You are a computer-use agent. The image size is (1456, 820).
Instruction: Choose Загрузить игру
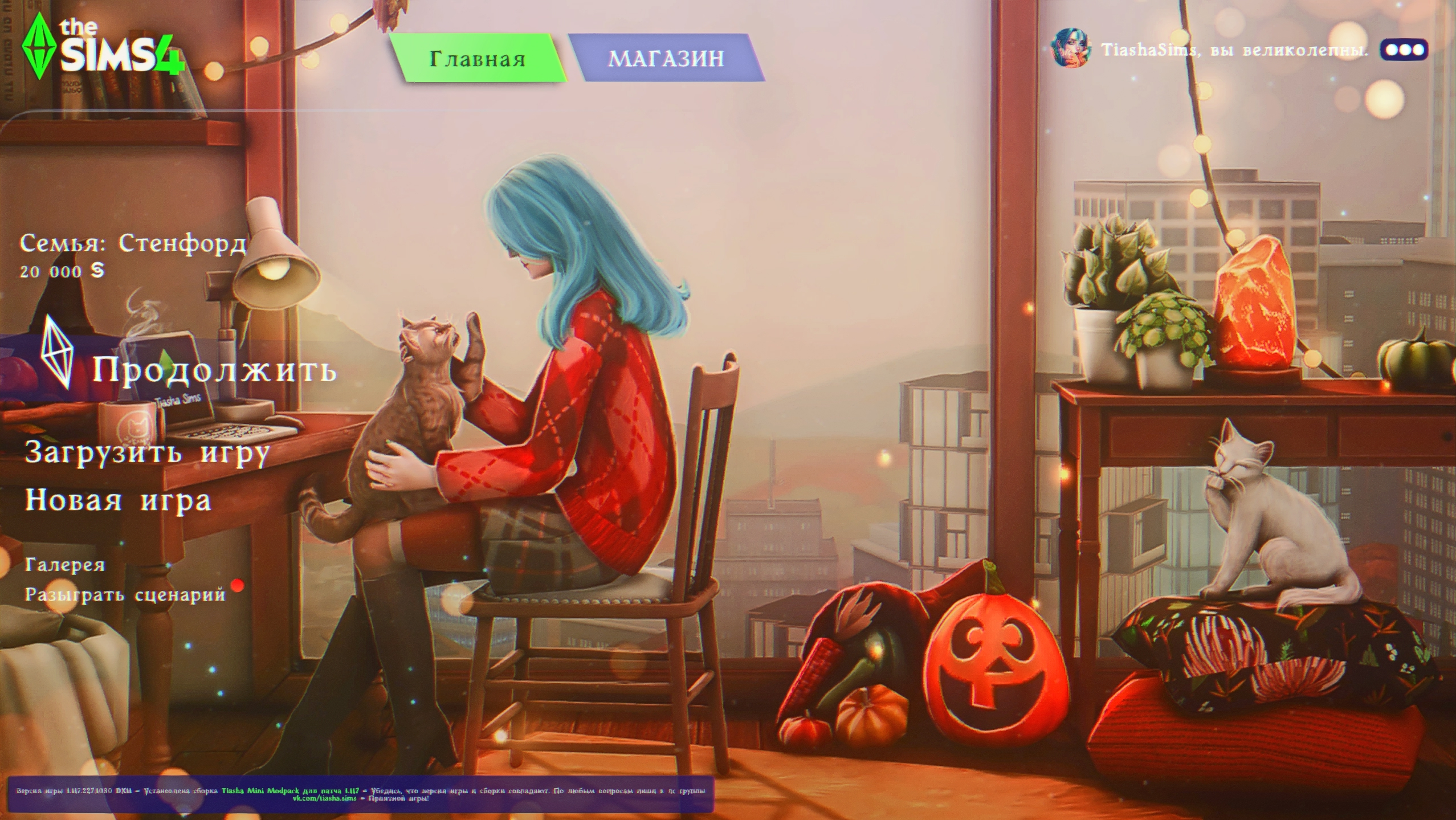pos(147,453)
